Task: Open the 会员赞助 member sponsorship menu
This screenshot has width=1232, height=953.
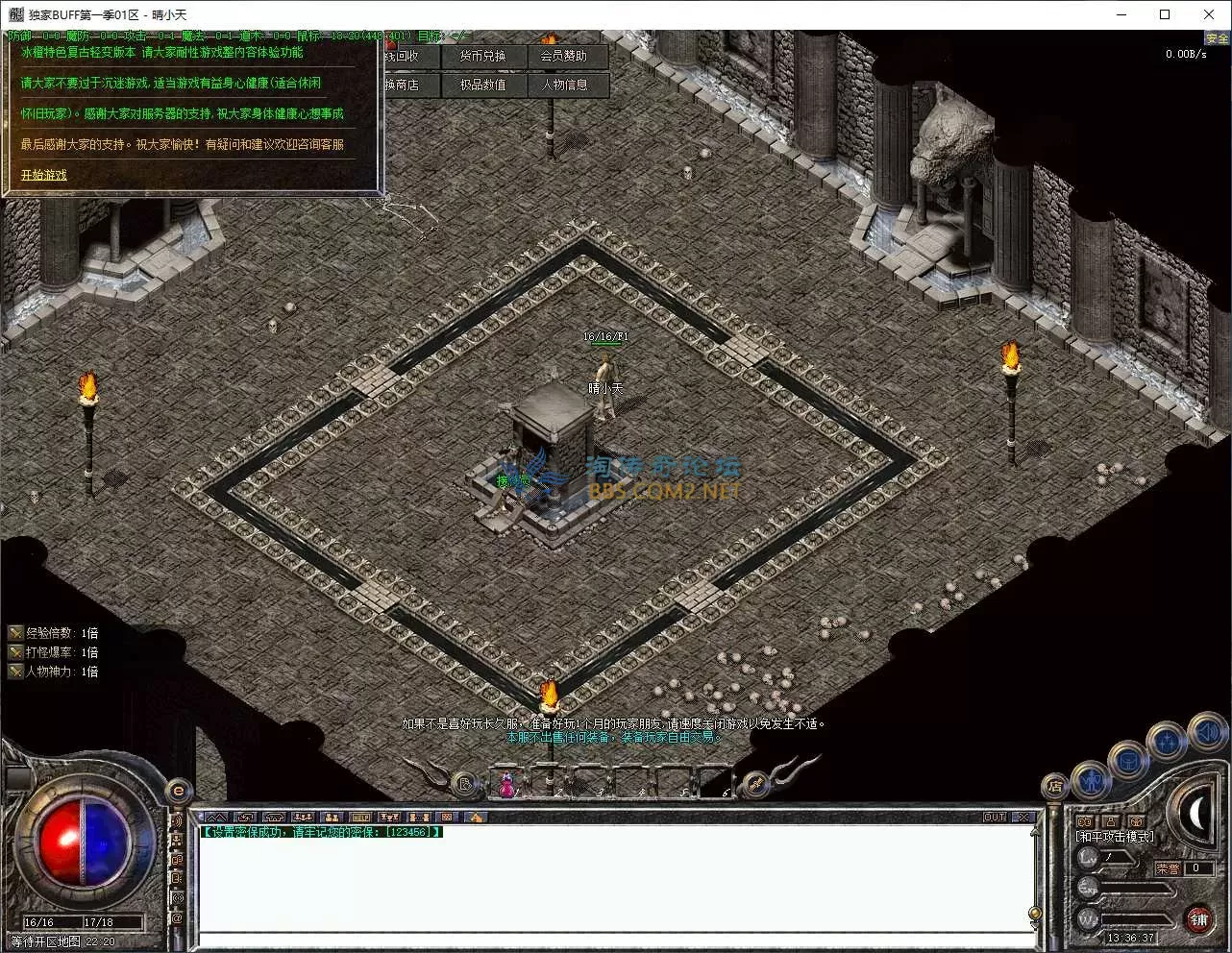Action: [563, 56]
